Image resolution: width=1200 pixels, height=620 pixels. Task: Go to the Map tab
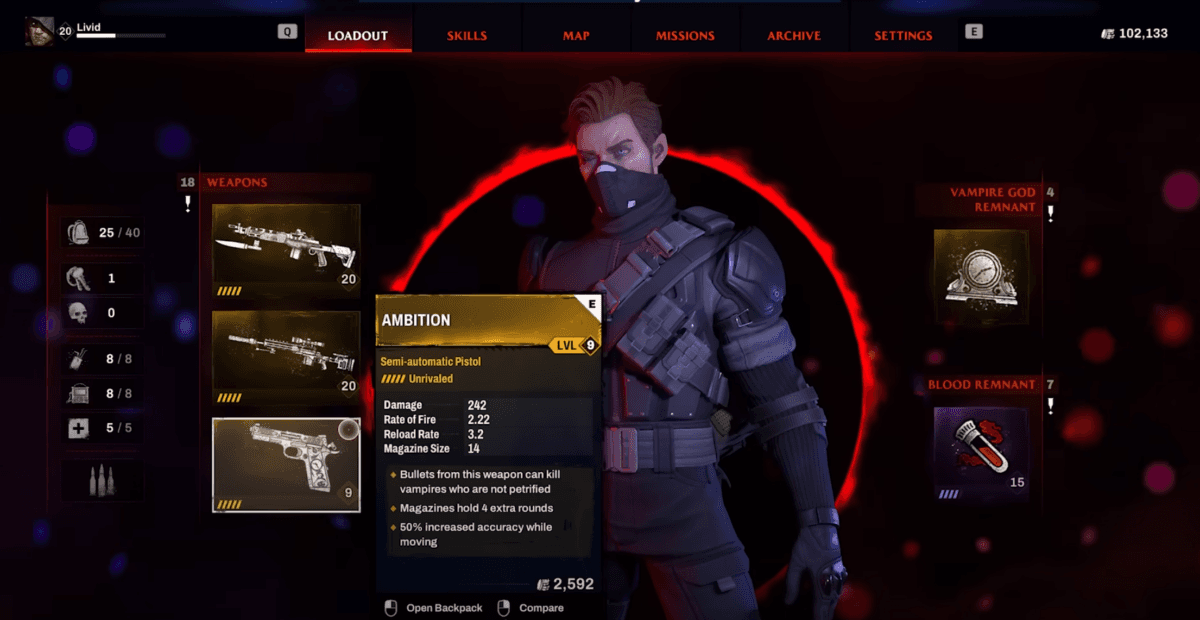tap(576, 36)
